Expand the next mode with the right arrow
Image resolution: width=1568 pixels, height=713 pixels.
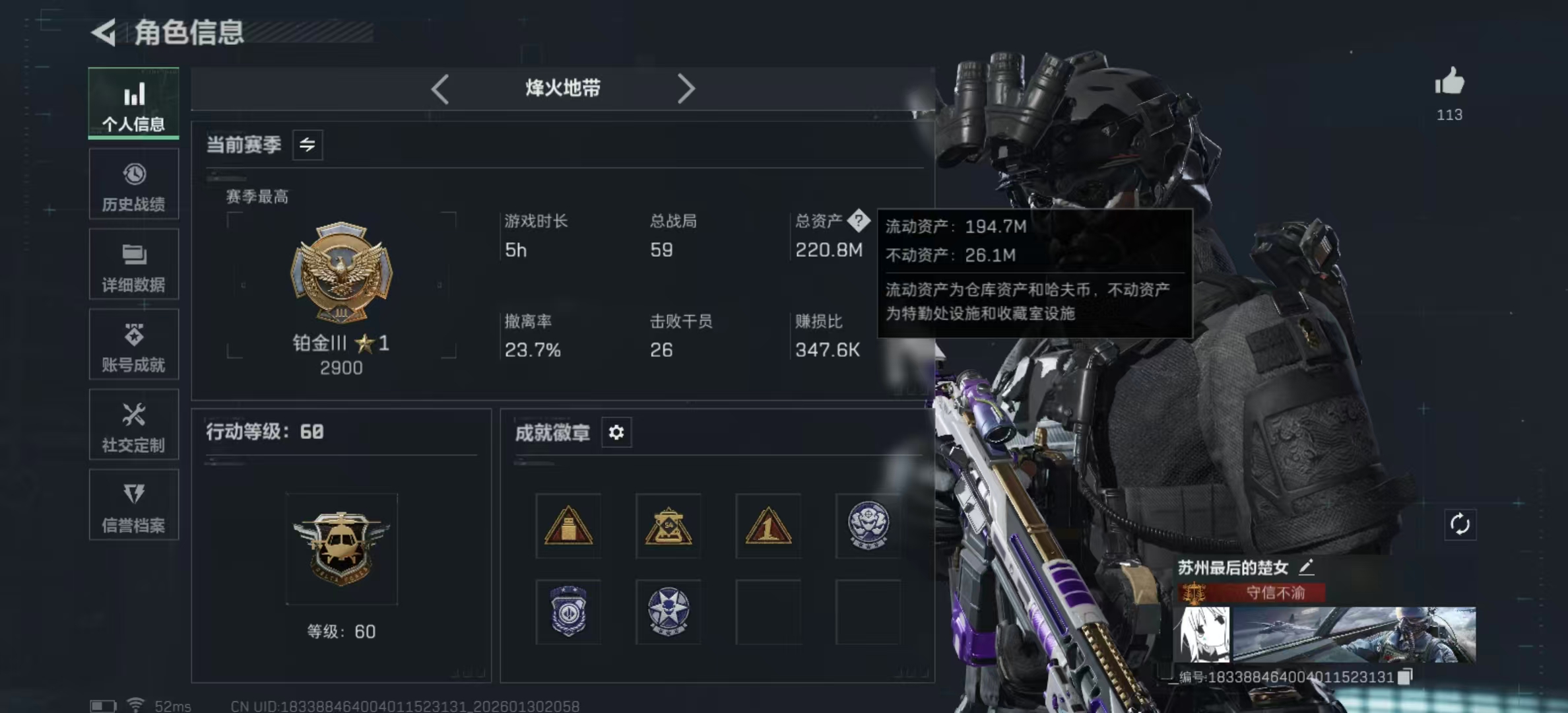pyautogui.click(x=686, y=88)
